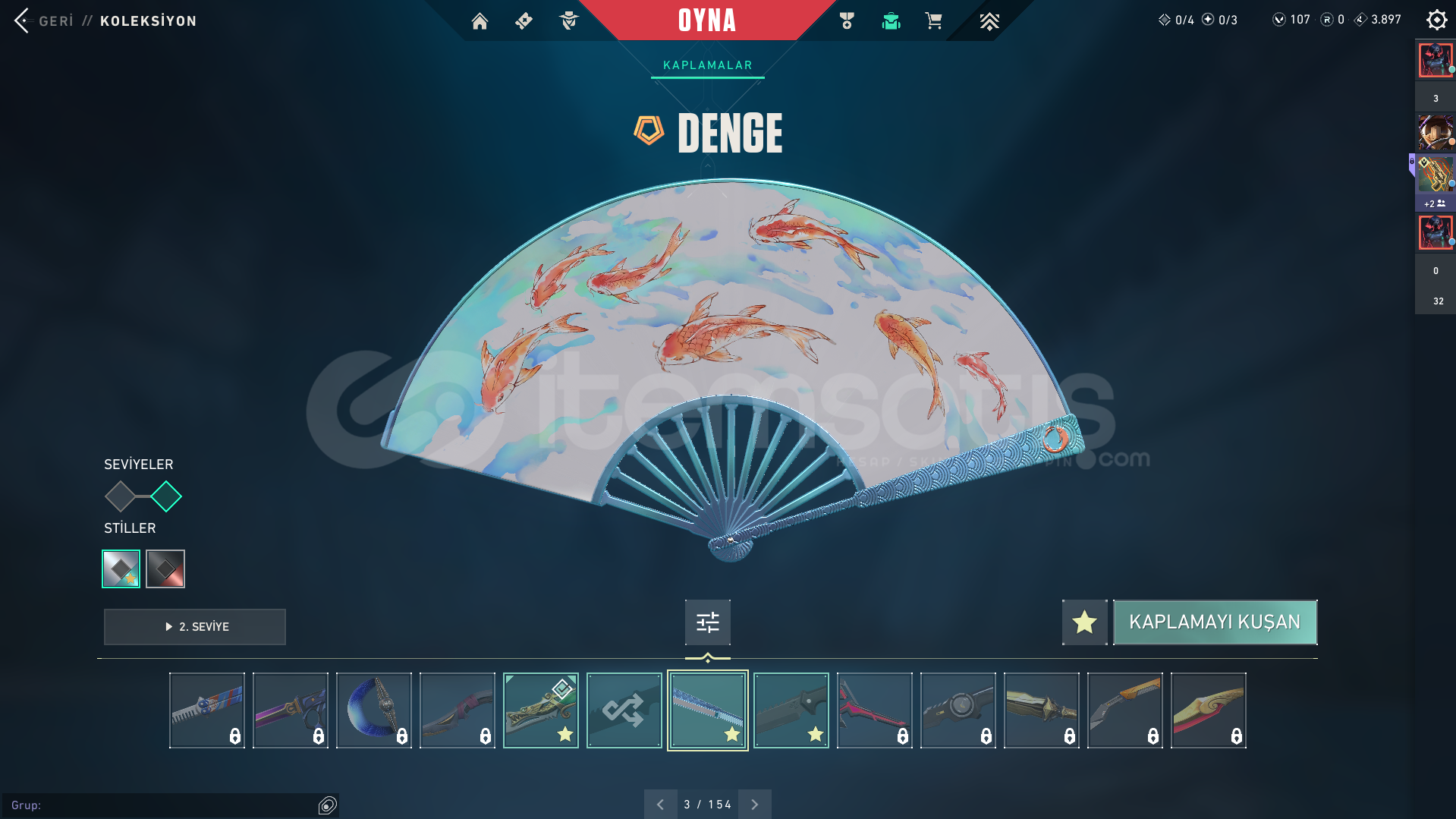Click the Grup chat input field
Viewport: 1456px width, 819px height.
(159, 805)
